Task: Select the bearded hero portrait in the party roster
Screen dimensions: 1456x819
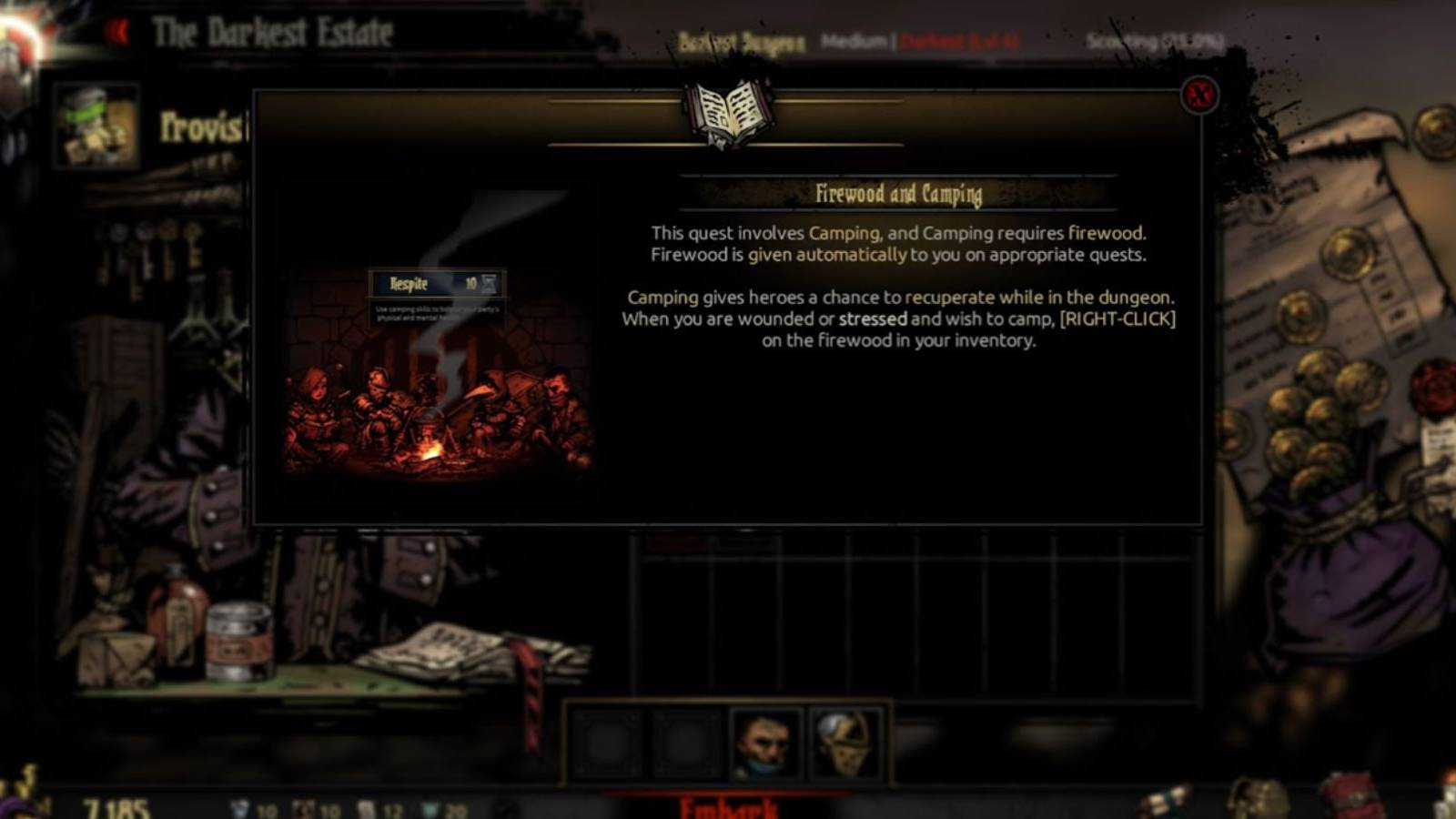Action: 764,743
